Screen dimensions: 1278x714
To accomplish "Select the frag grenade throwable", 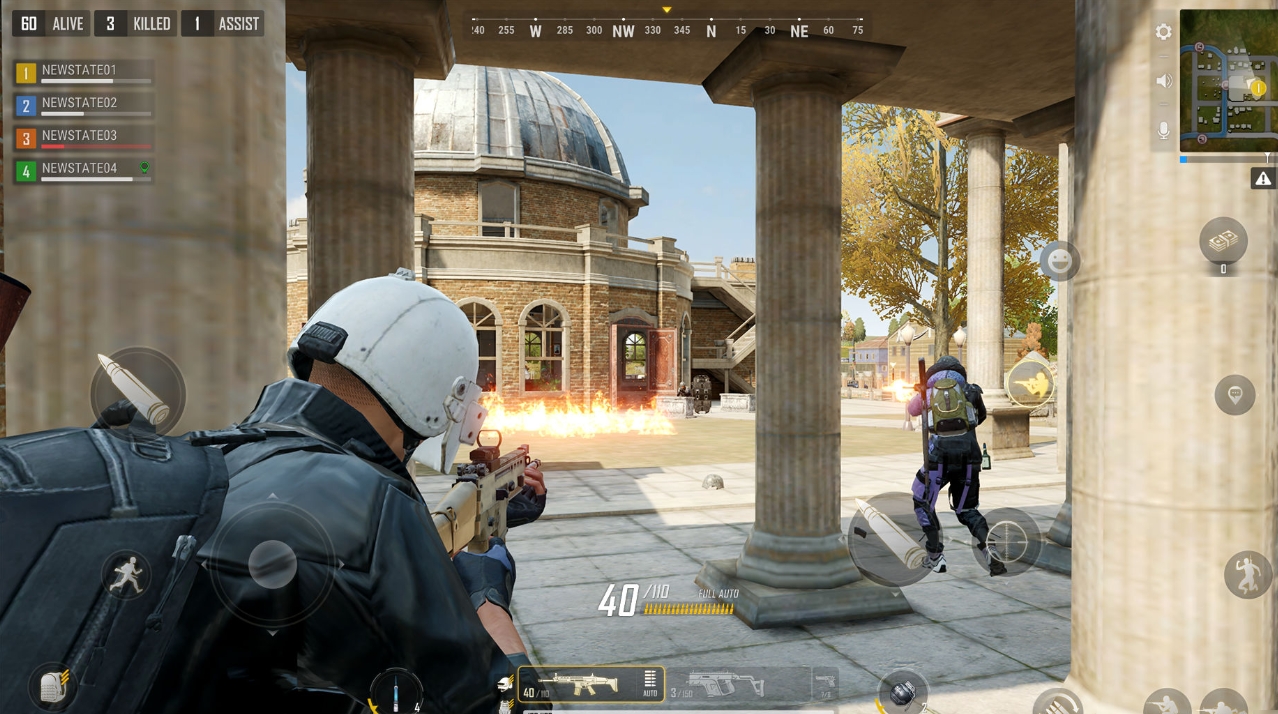I will (903, 692).
